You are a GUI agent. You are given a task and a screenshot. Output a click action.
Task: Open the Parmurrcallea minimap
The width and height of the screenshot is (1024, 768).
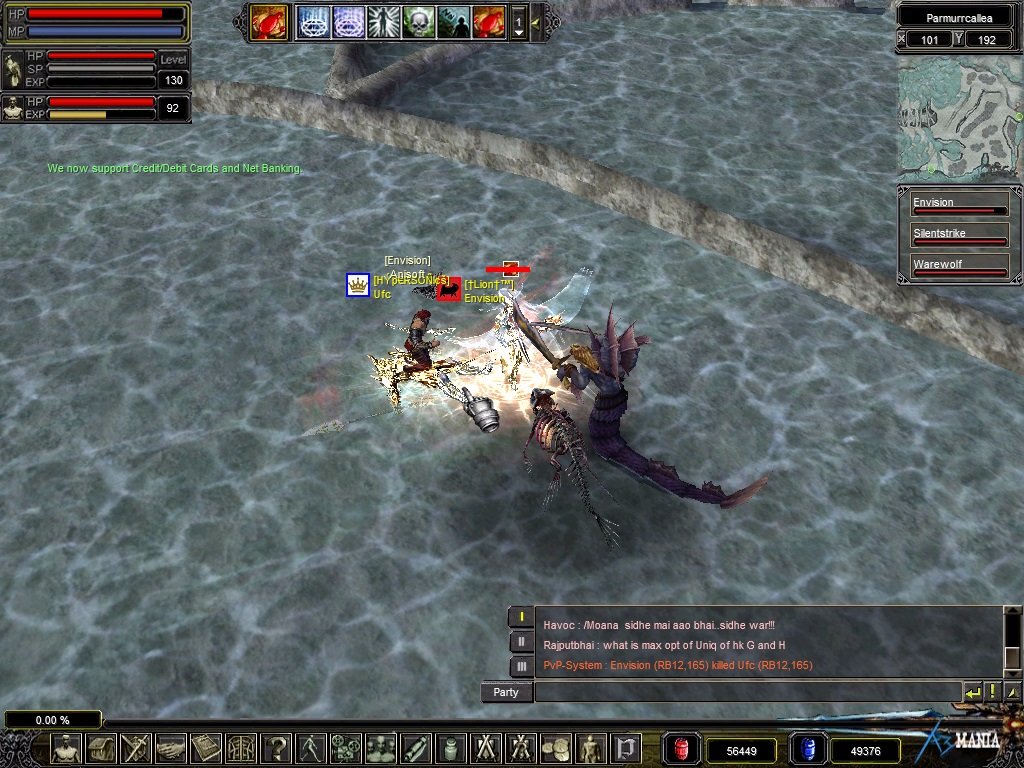click(959, 119)
